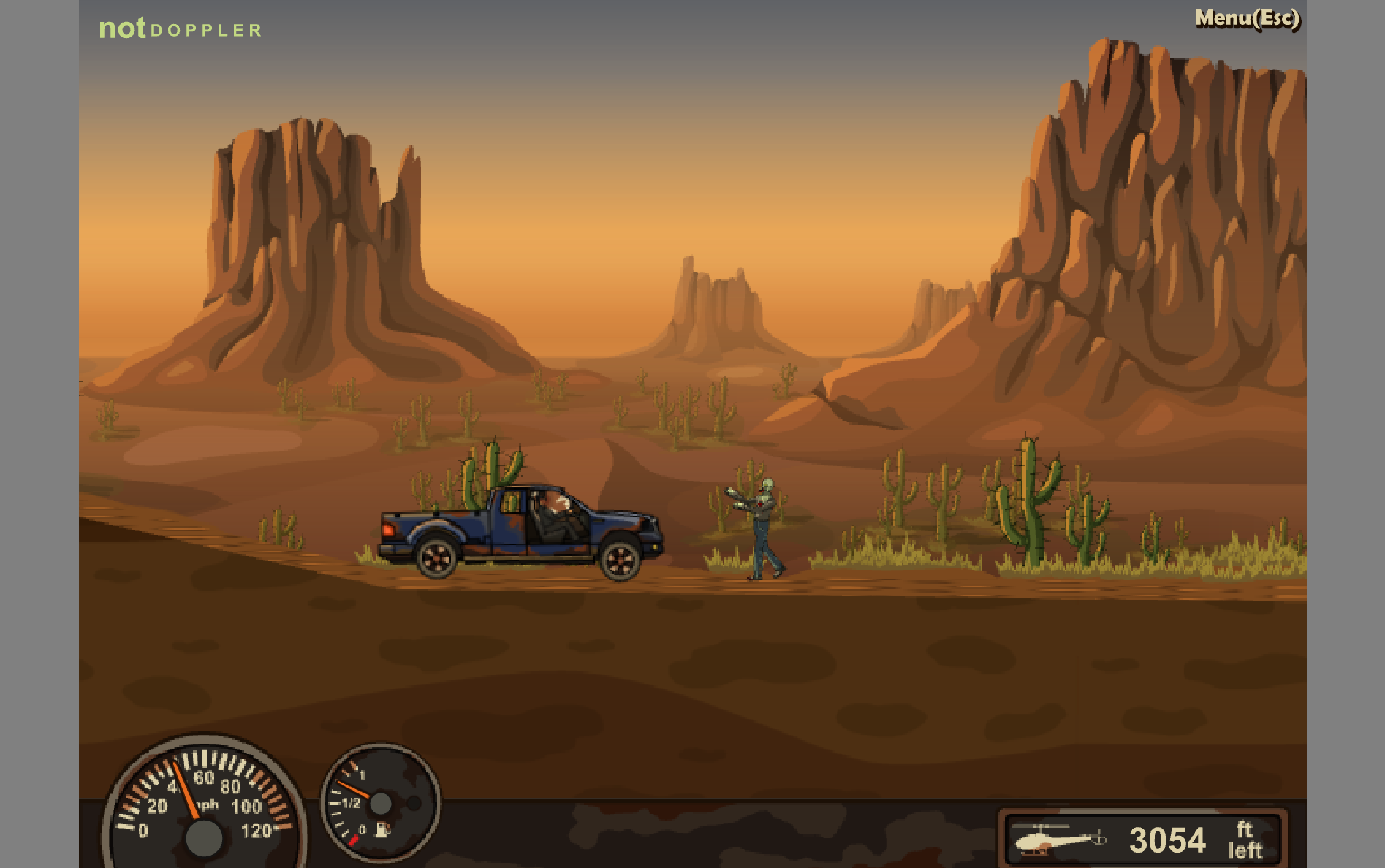Viewport: 1385px width, 868px height.
Task: Open the Menu(Esc) button
Action: click(1247, 18)
